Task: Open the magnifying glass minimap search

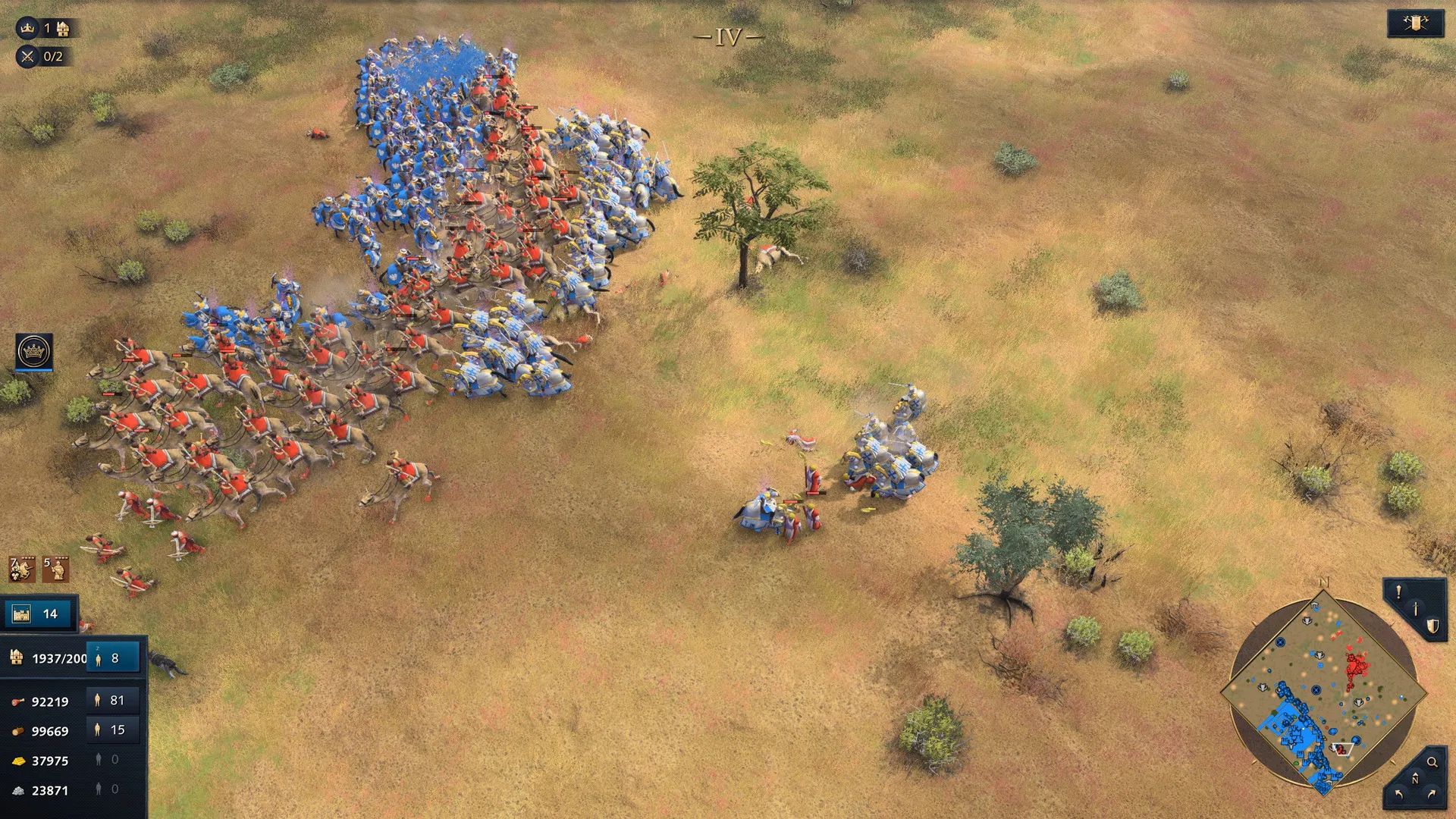Action: (x=1432, y=762)
